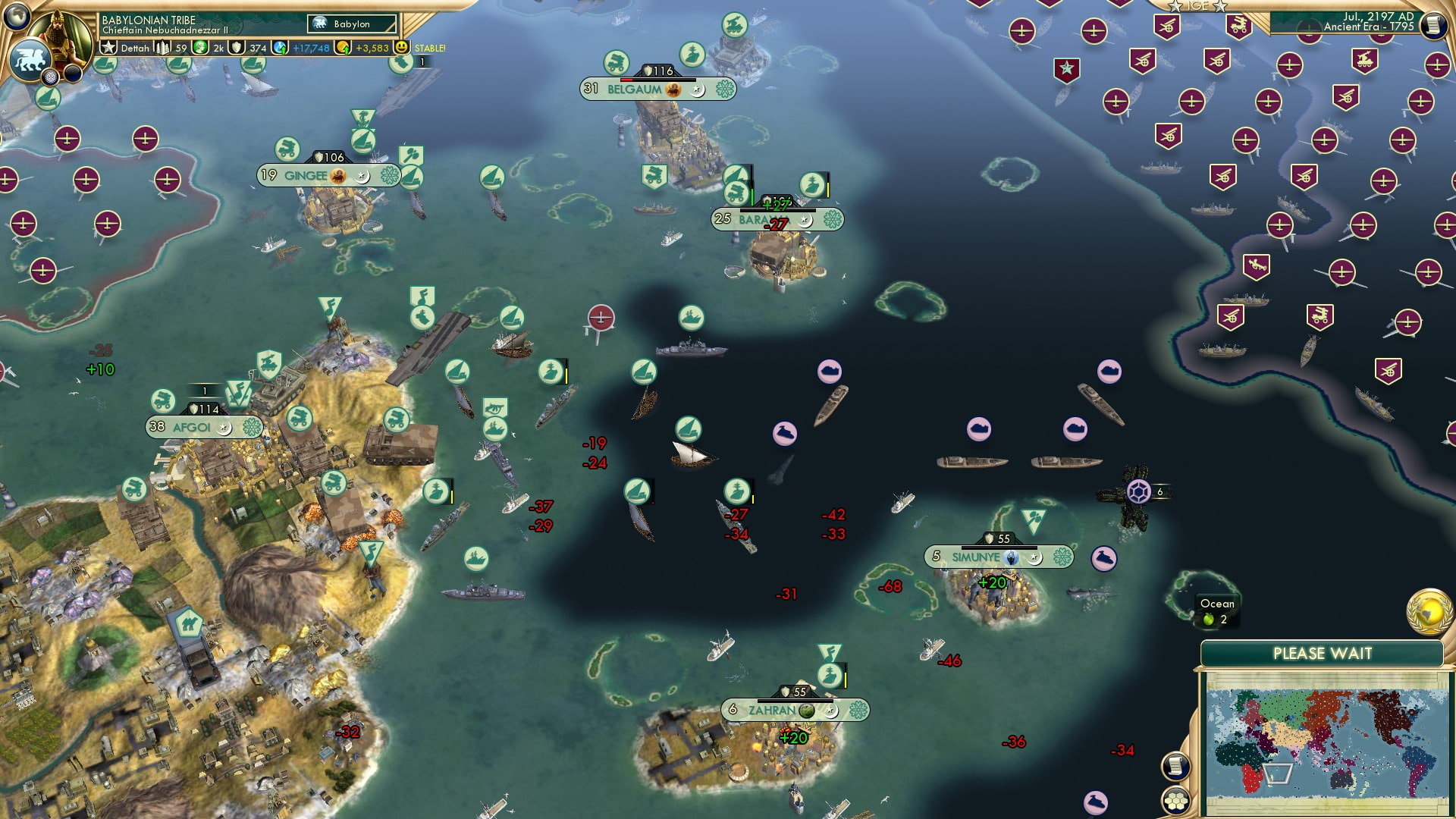This screenshot has height=819, width=1456.
Task: Open the scroll menu beside the date
Action: (x=1432, y=25)
